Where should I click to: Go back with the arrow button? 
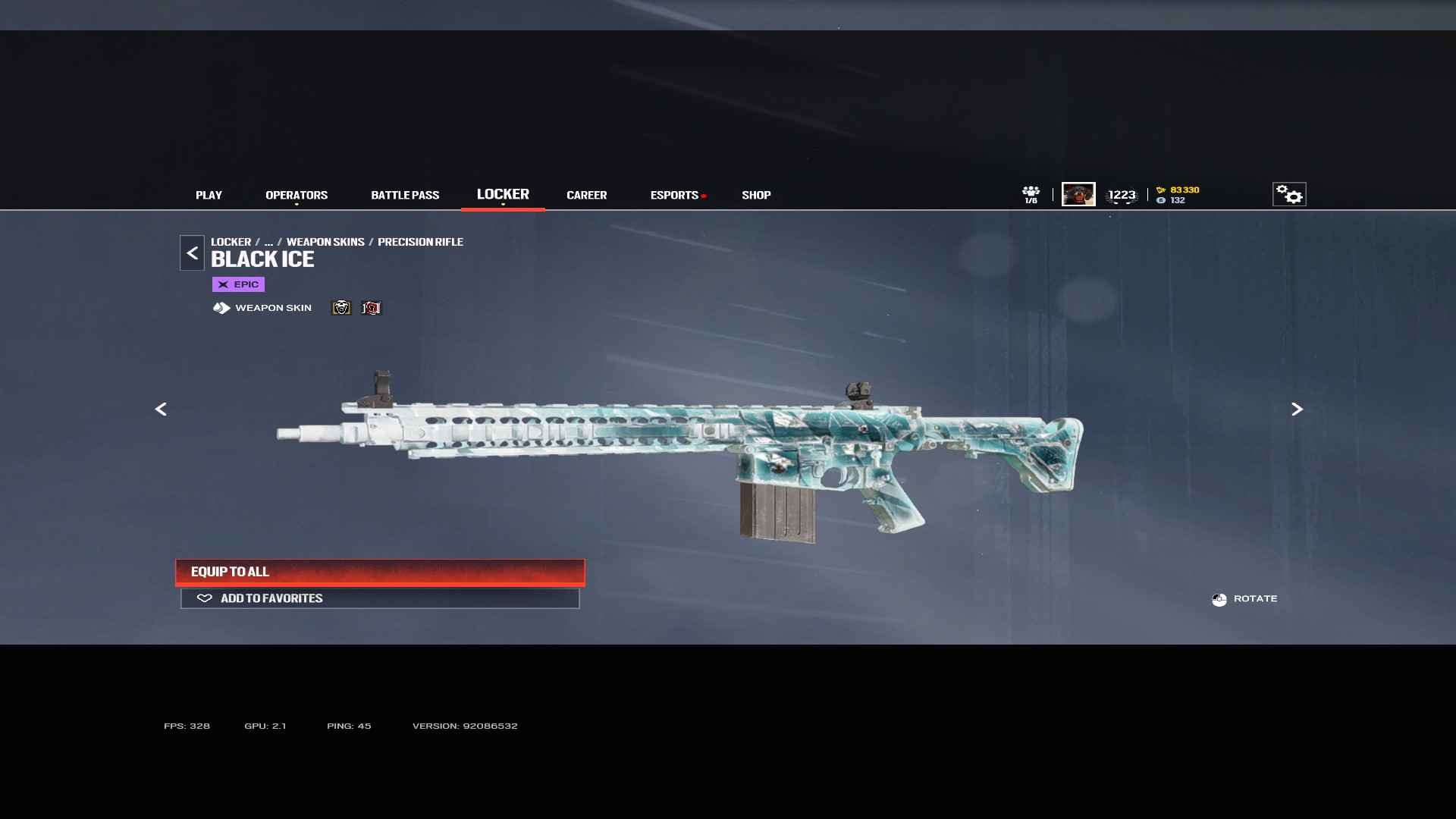(x=192, y=253)
